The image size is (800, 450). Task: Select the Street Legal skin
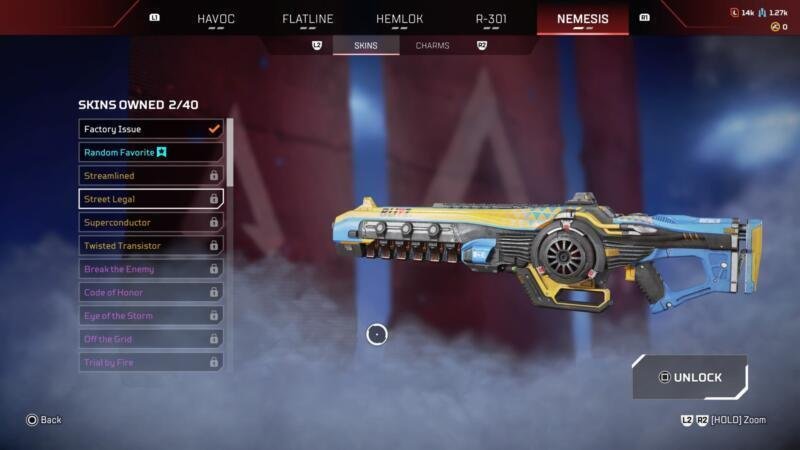(151, 199)
